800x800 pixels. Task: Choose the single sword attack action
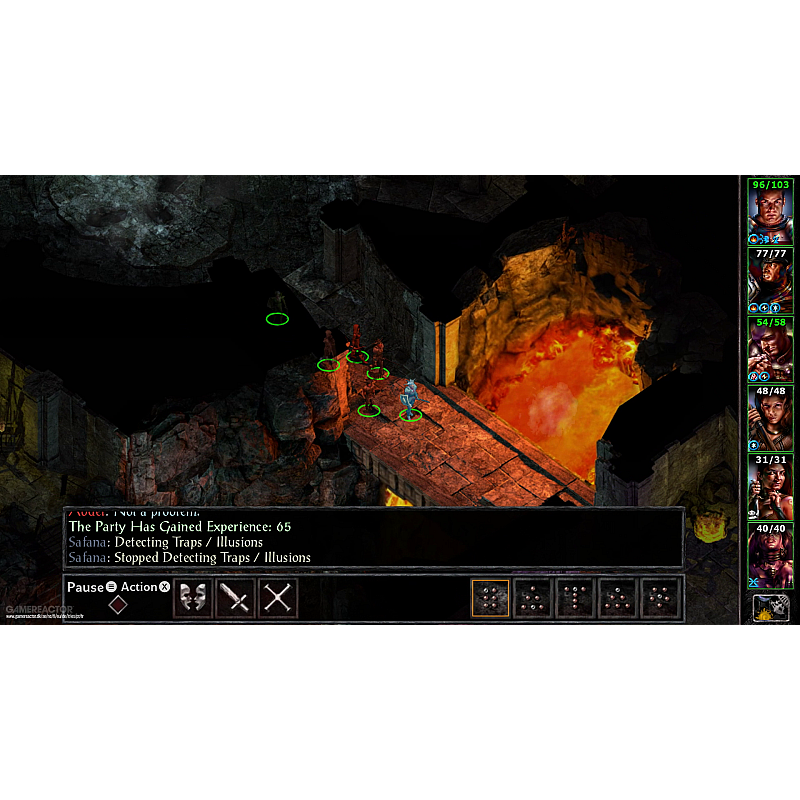tap(235, 598)
